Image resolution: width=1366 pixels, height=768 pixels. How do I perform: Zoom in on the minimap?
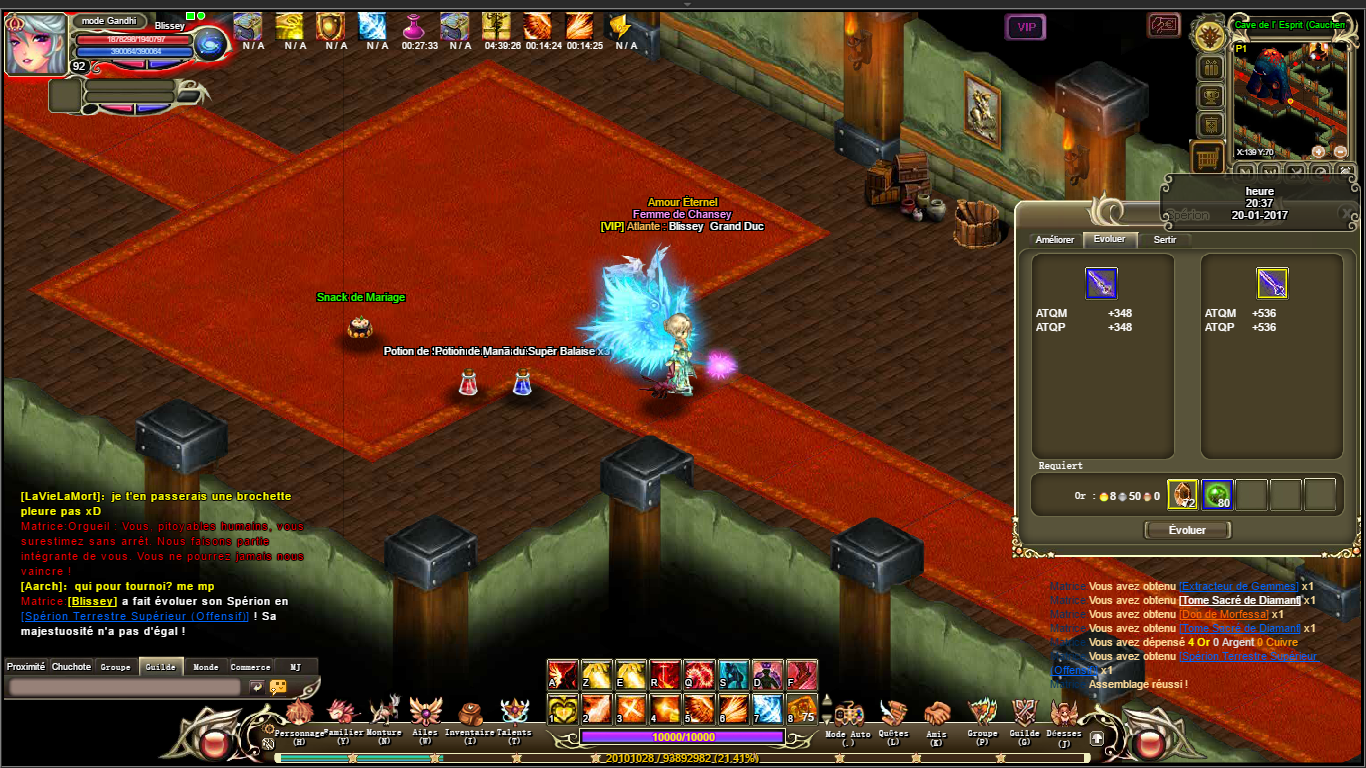pyautogui.click(x=1318, y=152)
